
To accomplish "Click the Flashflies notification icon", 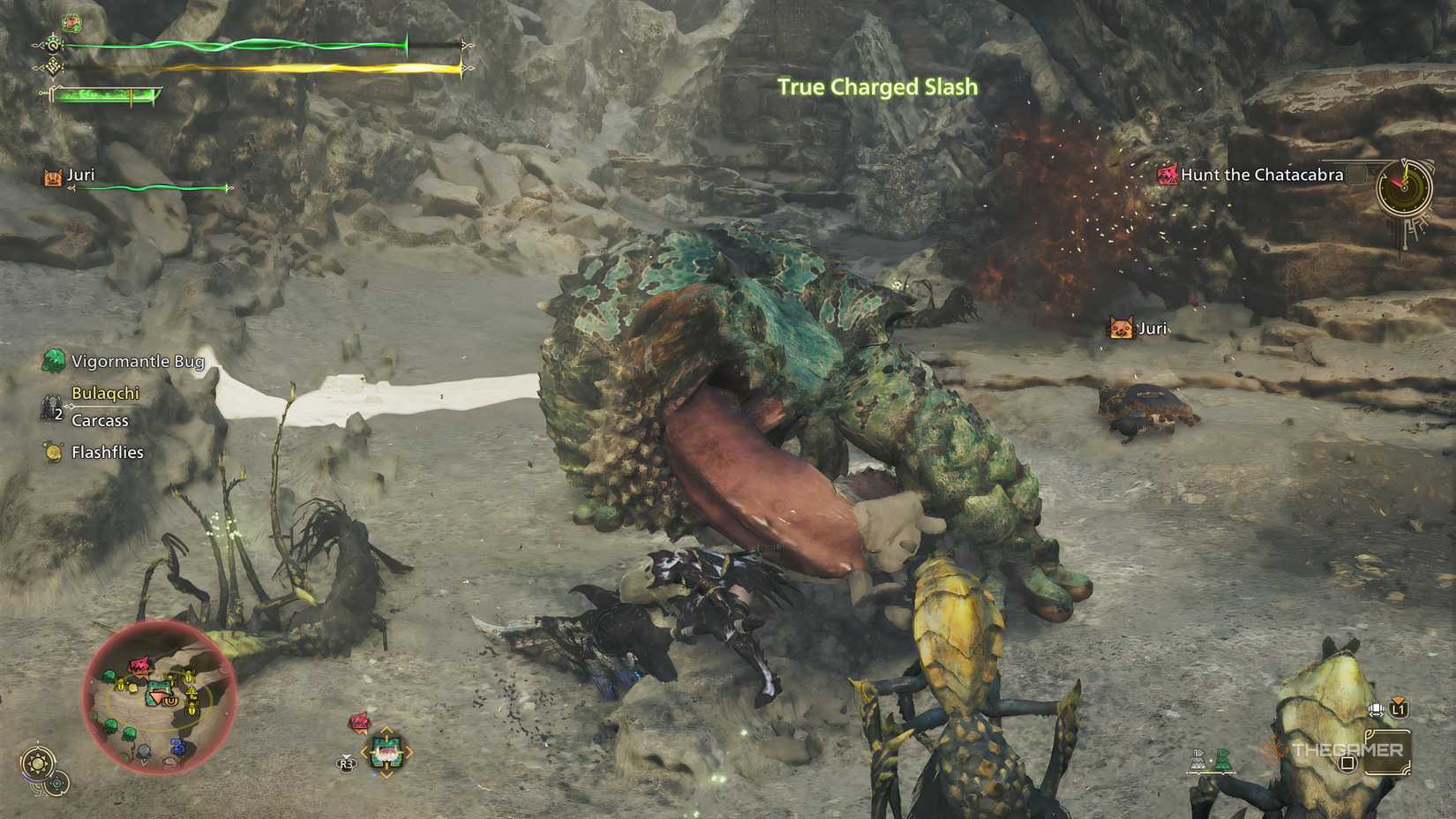I will pyautogui.click(x=51, y=452).
